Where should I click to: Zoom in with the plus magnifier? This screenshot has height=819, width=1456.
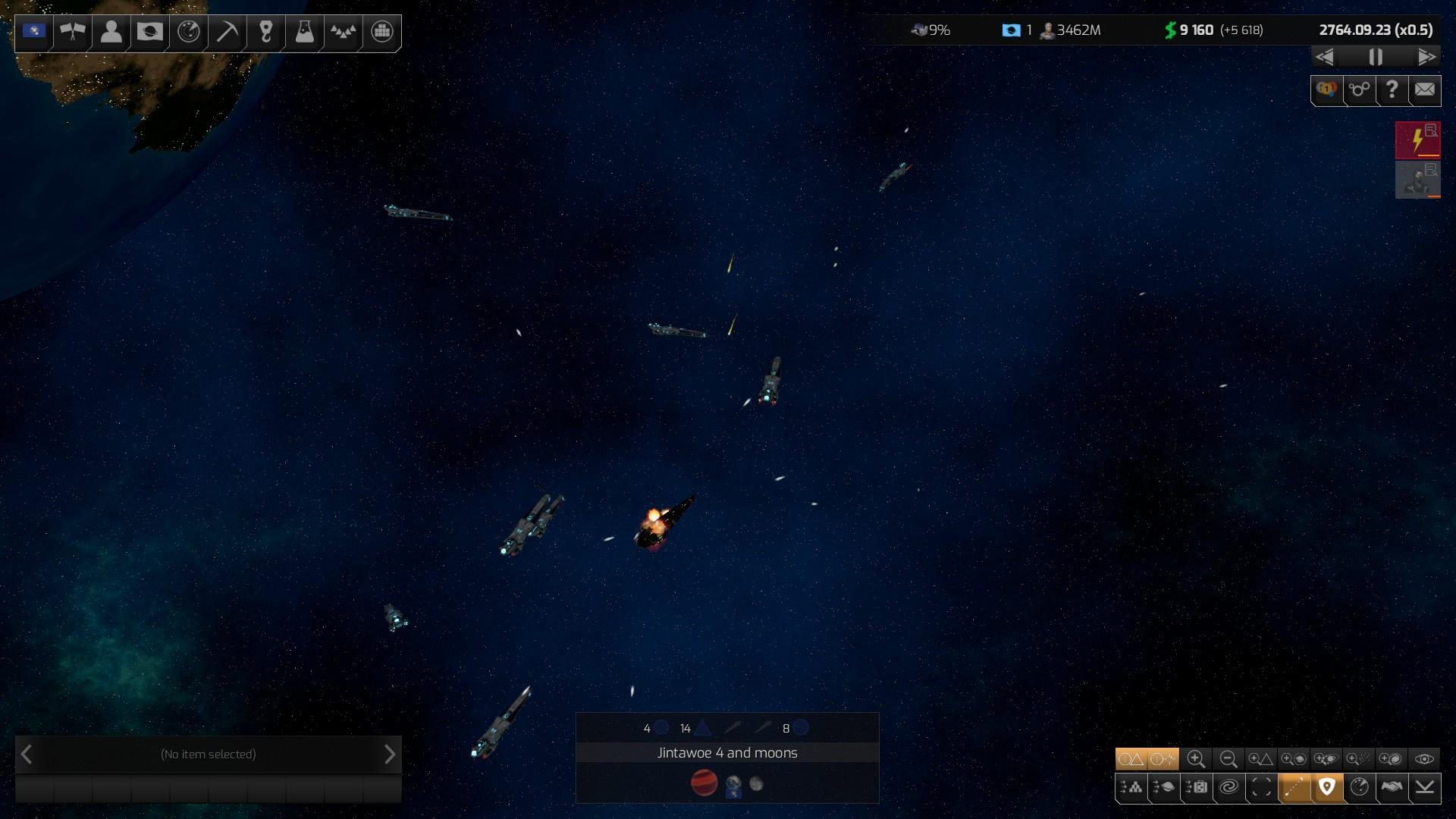pos(1196,759)
